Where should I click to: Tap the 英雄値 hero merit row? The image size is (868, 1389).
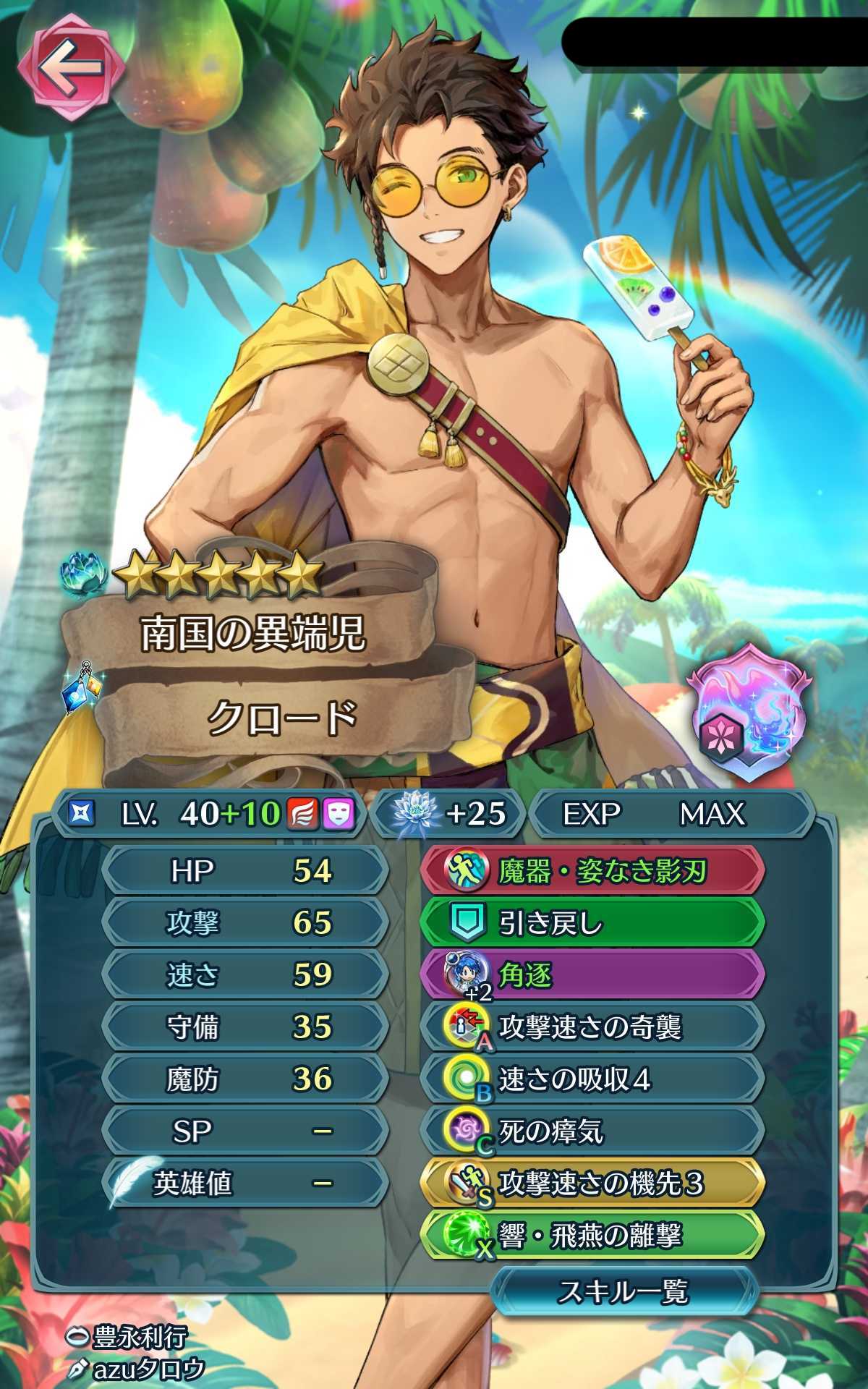click(x=246, y=1184)
